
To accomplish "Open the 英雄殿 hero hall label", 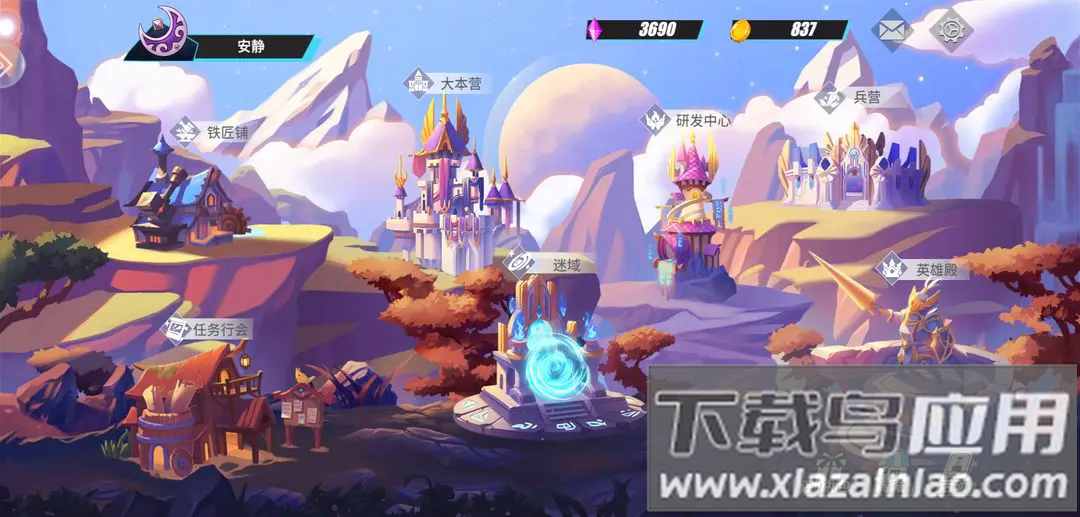I will tap(922, 269).
